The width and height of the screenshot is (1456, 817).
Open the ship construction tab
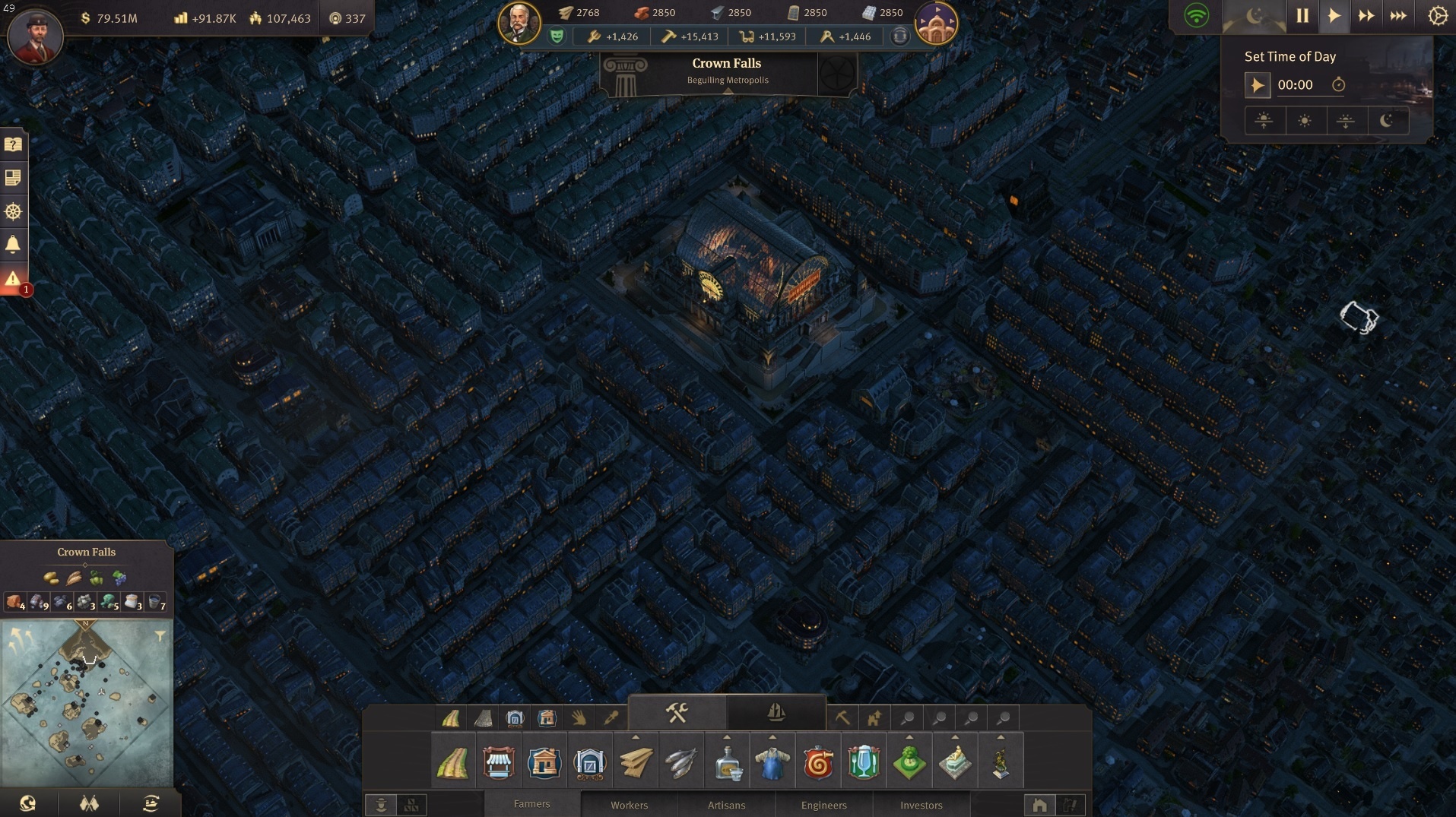[776, 713]
